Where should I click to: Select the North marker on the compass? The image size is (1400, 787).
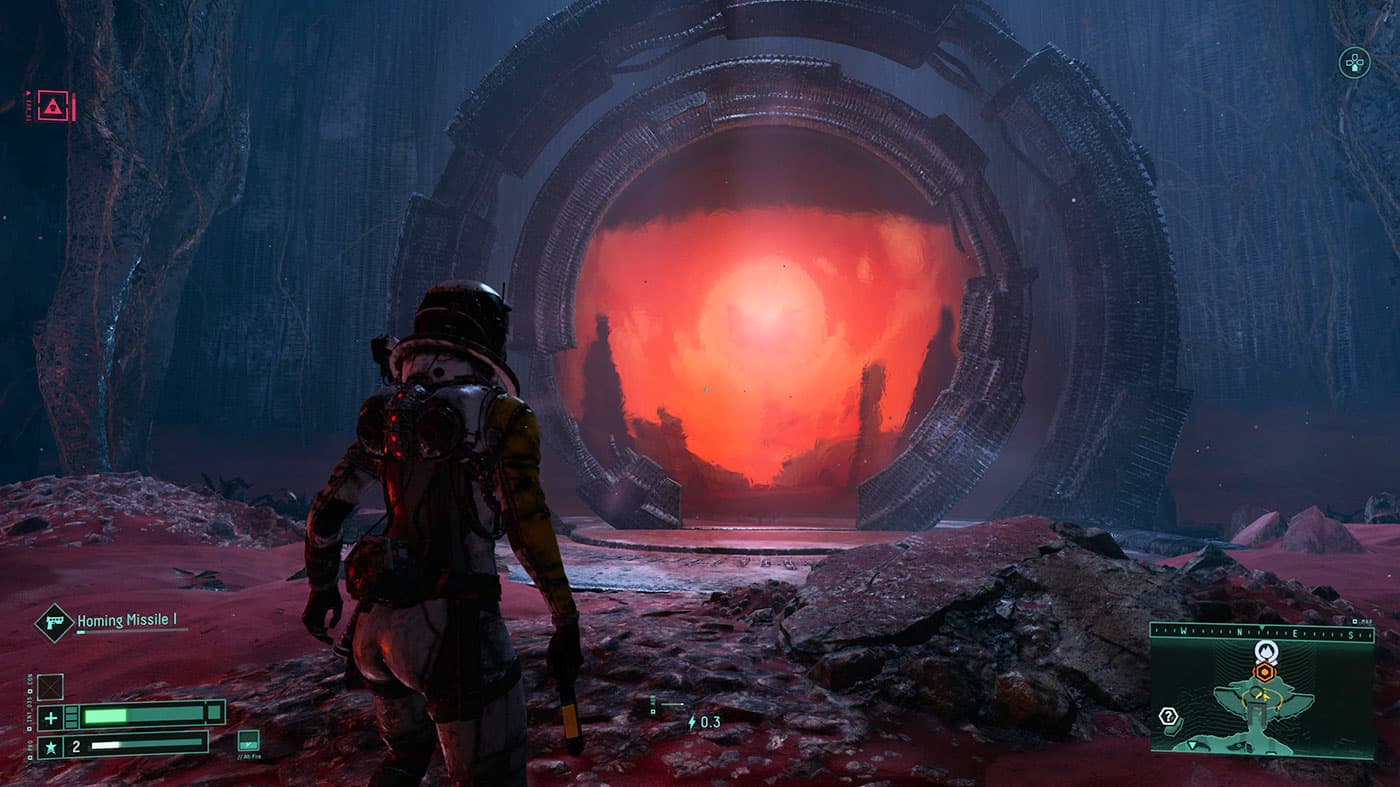click(x=1239, y=632)
